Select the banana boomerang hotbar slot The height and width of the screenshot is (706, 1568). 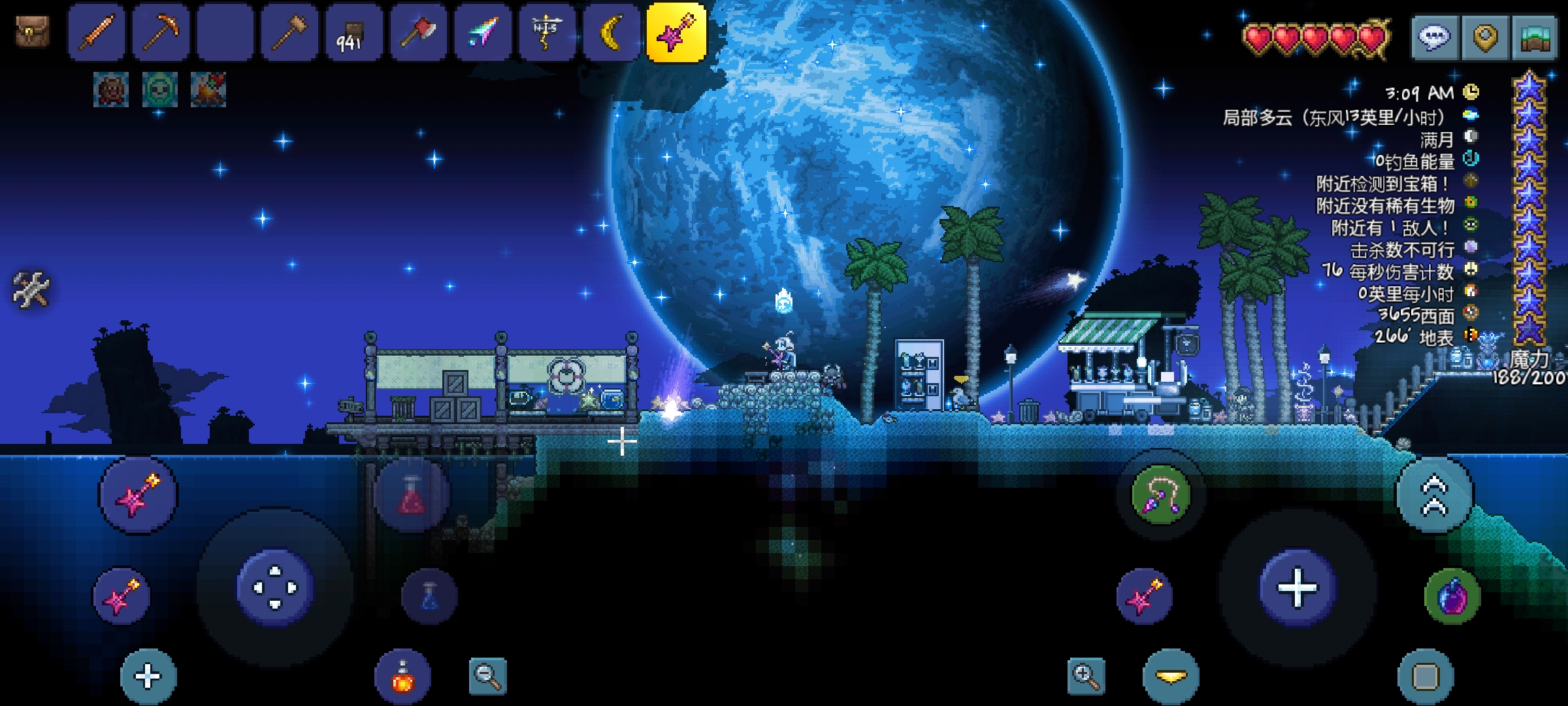[612, 33]
